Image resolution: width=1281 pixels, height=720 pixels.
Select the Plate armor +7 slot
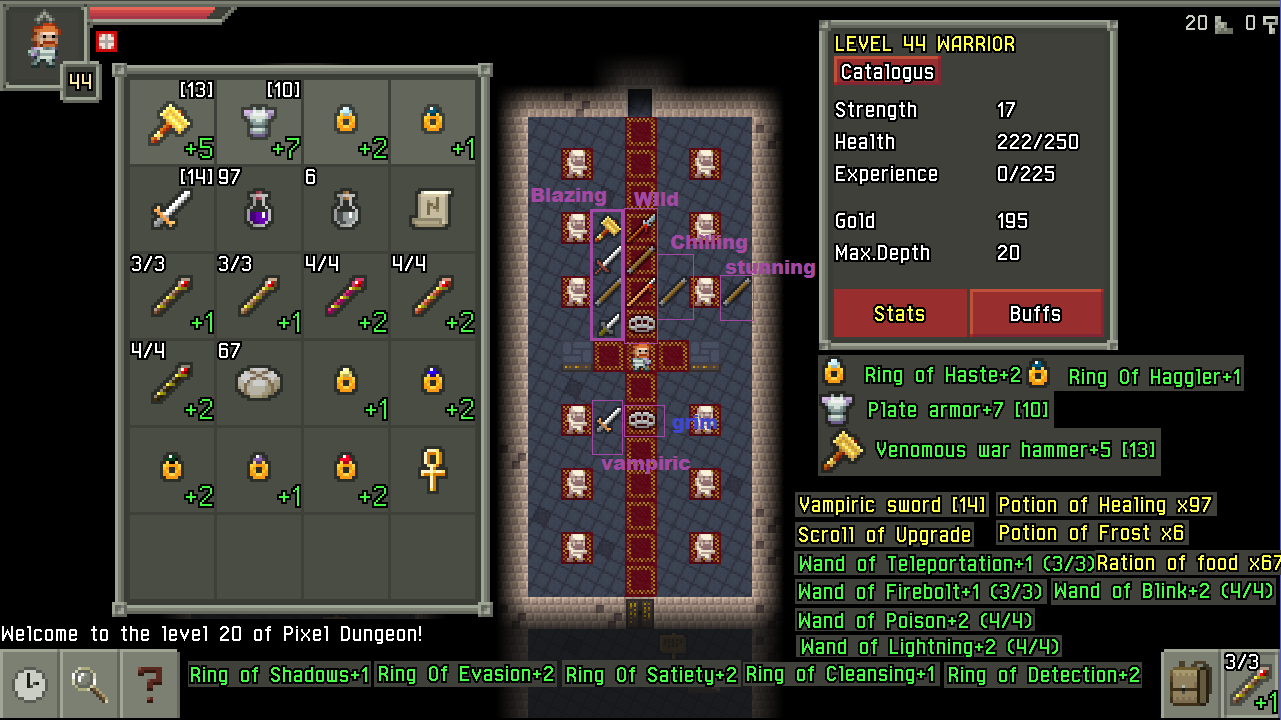pos(260,123)
